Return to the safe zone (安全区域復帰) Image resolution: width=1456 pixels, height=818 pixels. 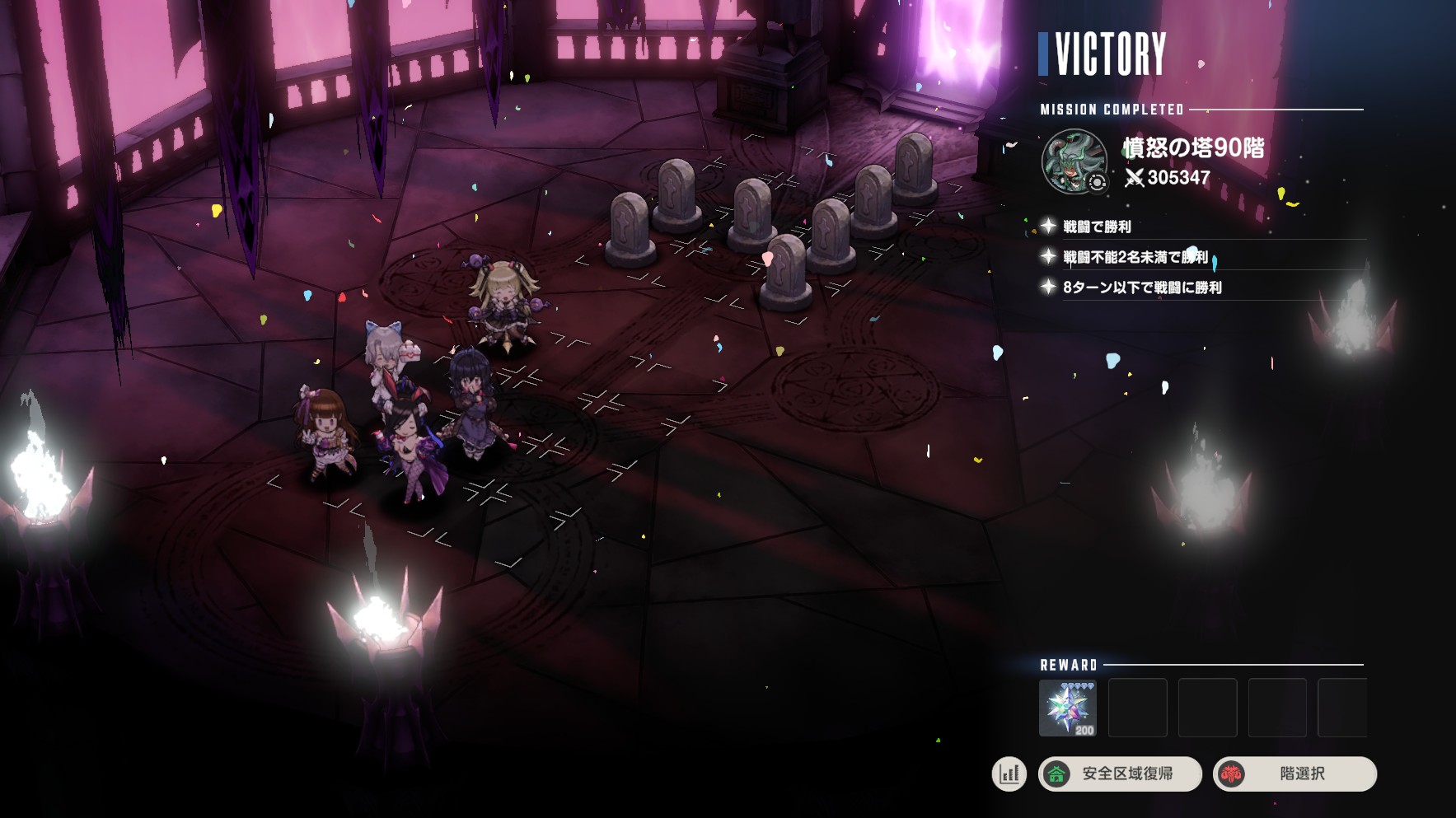tap(1120, 774)
